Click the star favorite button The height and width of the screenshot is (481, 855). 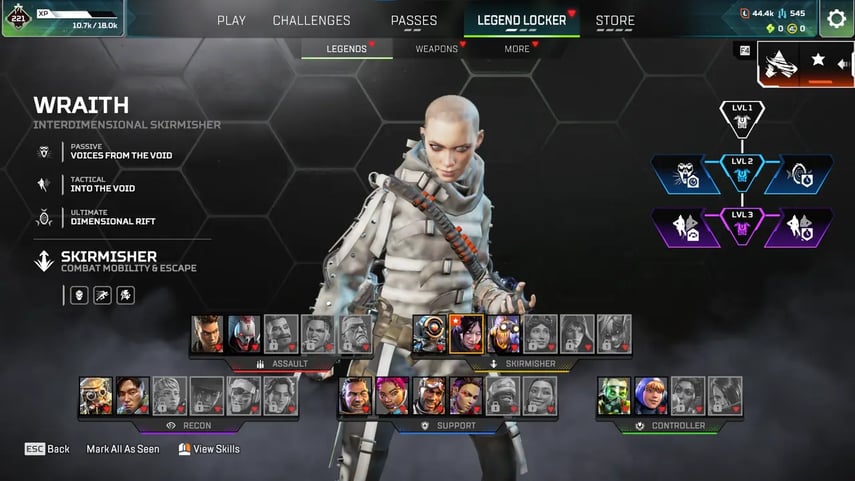[x=818, y=60]
